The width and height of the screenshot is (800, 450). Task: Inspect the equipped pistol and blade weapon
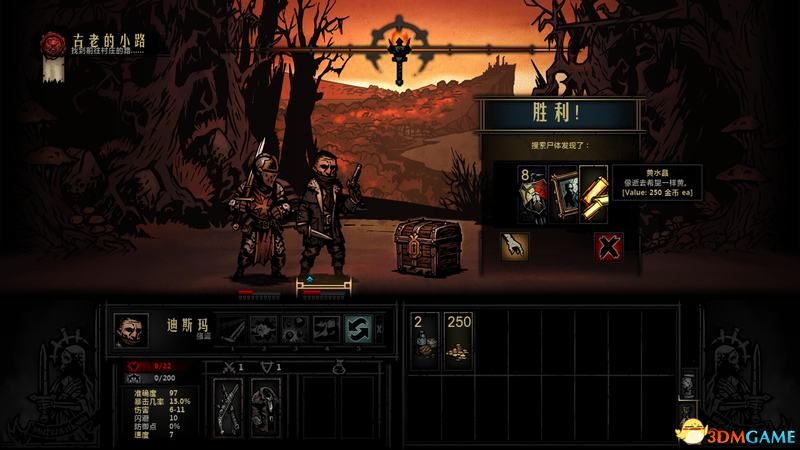(x=228, y=399)
